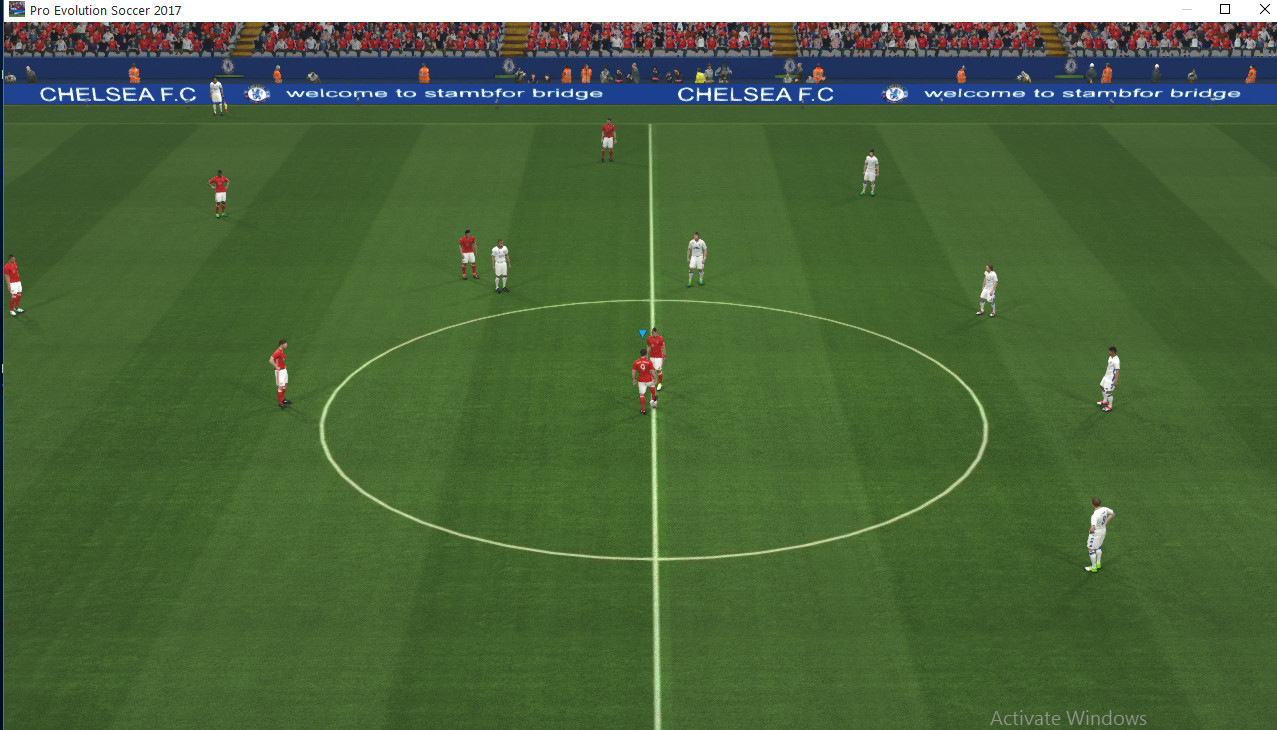
Task: Minimize the Pro Evolution Soccer 2017 window
Action: (x=1178, y=9)
